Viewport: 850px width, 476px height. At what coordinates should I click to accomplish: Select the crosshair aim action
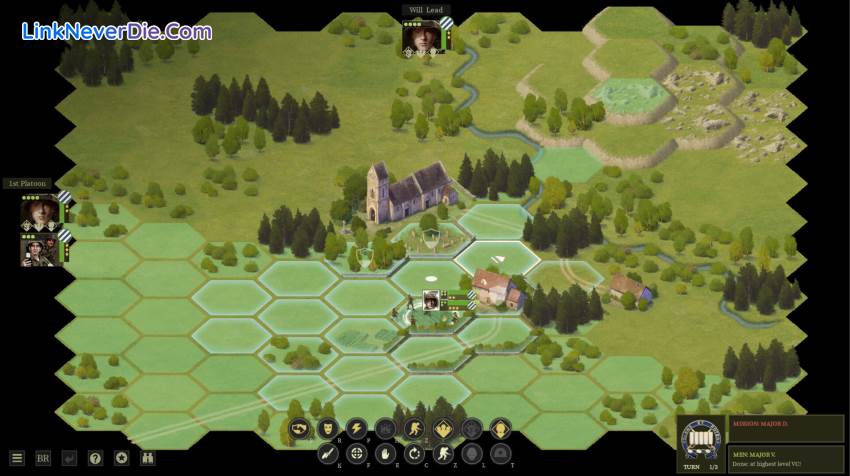[x=355, y=454]
